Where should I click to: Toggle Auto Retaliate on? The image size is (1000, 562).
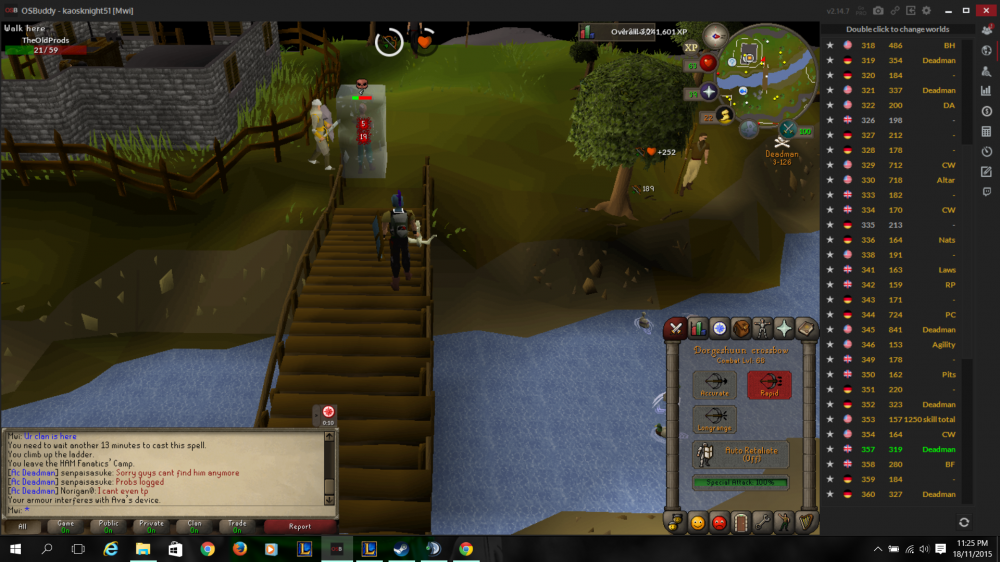click(x=741, y=454)
